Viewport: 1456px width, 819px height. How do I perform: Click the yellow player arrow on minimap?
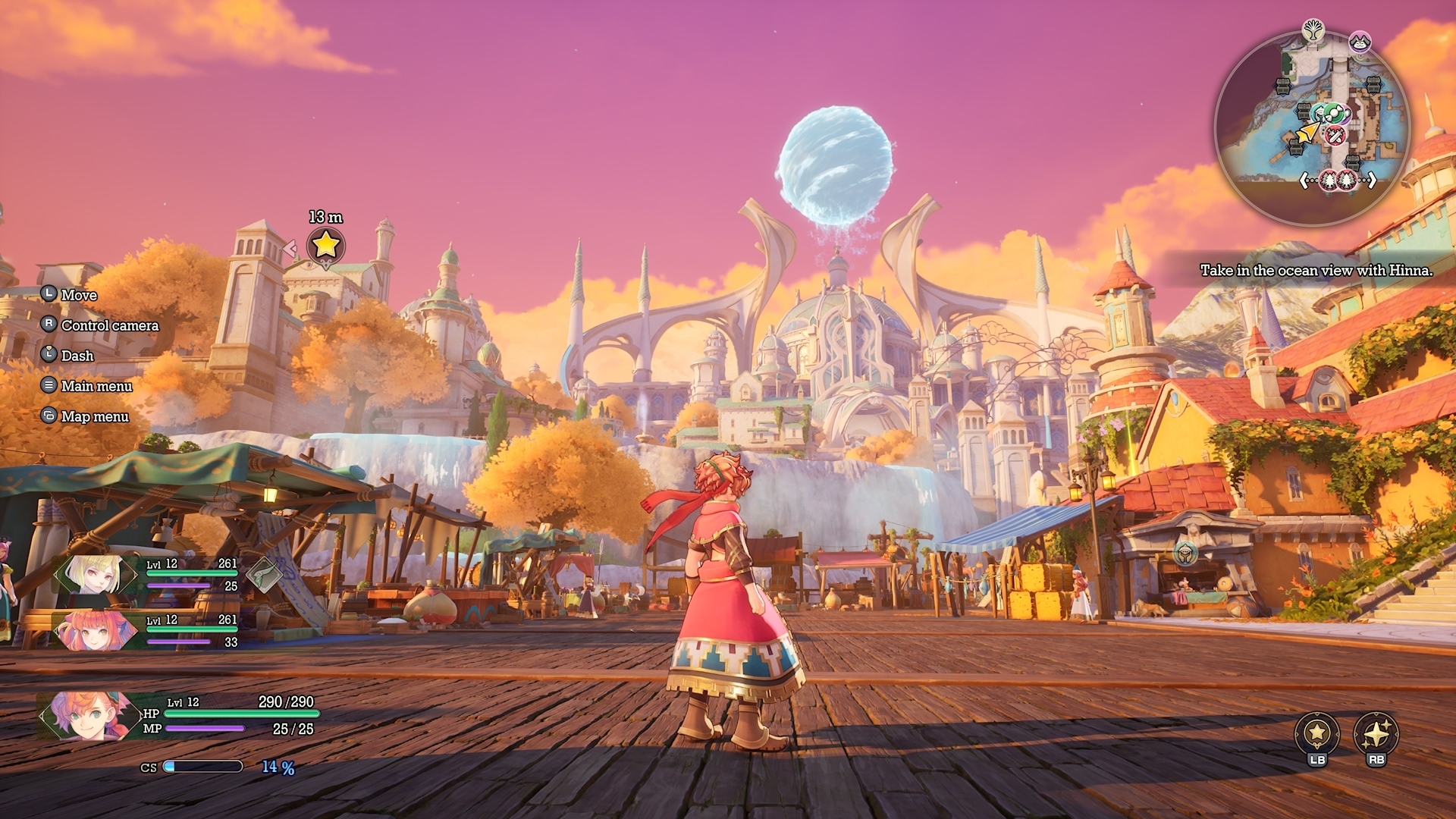1307,134
